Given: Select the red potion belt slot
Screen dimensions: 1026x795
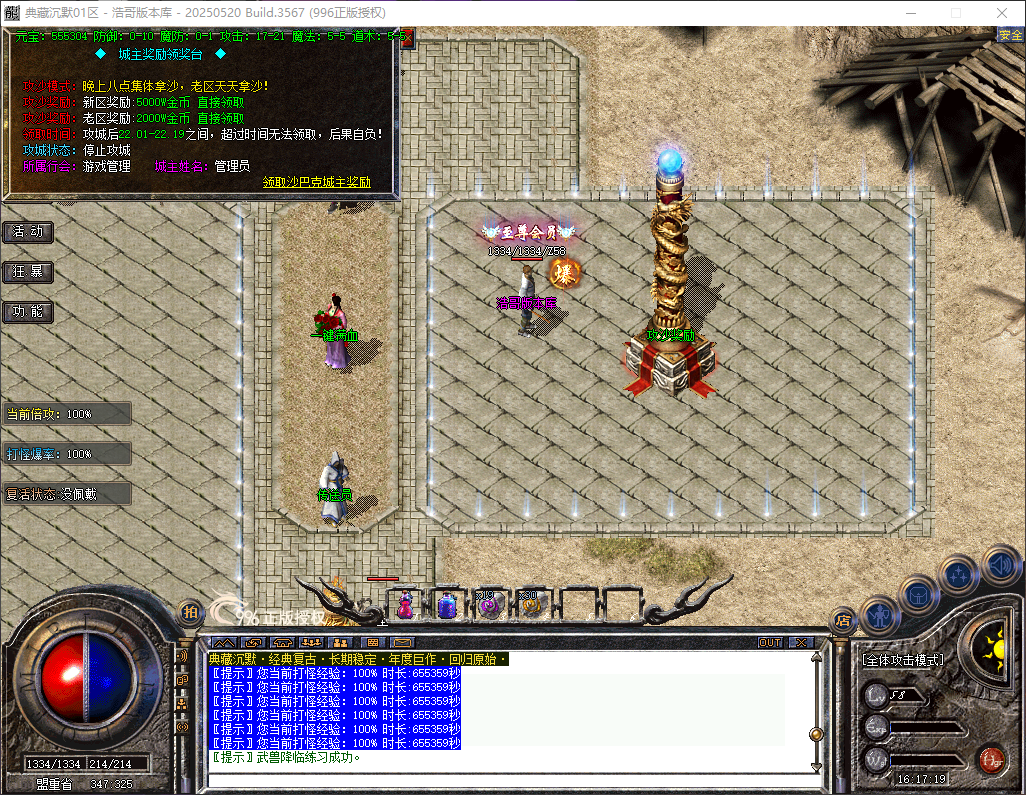Looking at the screenshot, I should [406, 604].
